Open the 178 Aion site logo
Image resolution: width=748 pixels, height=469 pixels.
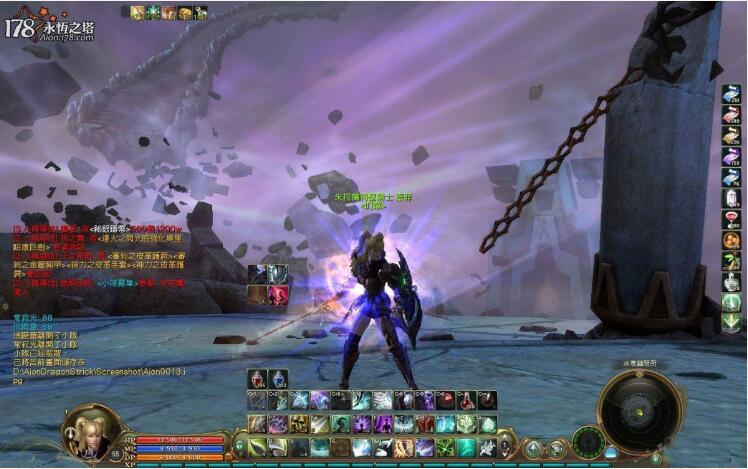point(48,27)
